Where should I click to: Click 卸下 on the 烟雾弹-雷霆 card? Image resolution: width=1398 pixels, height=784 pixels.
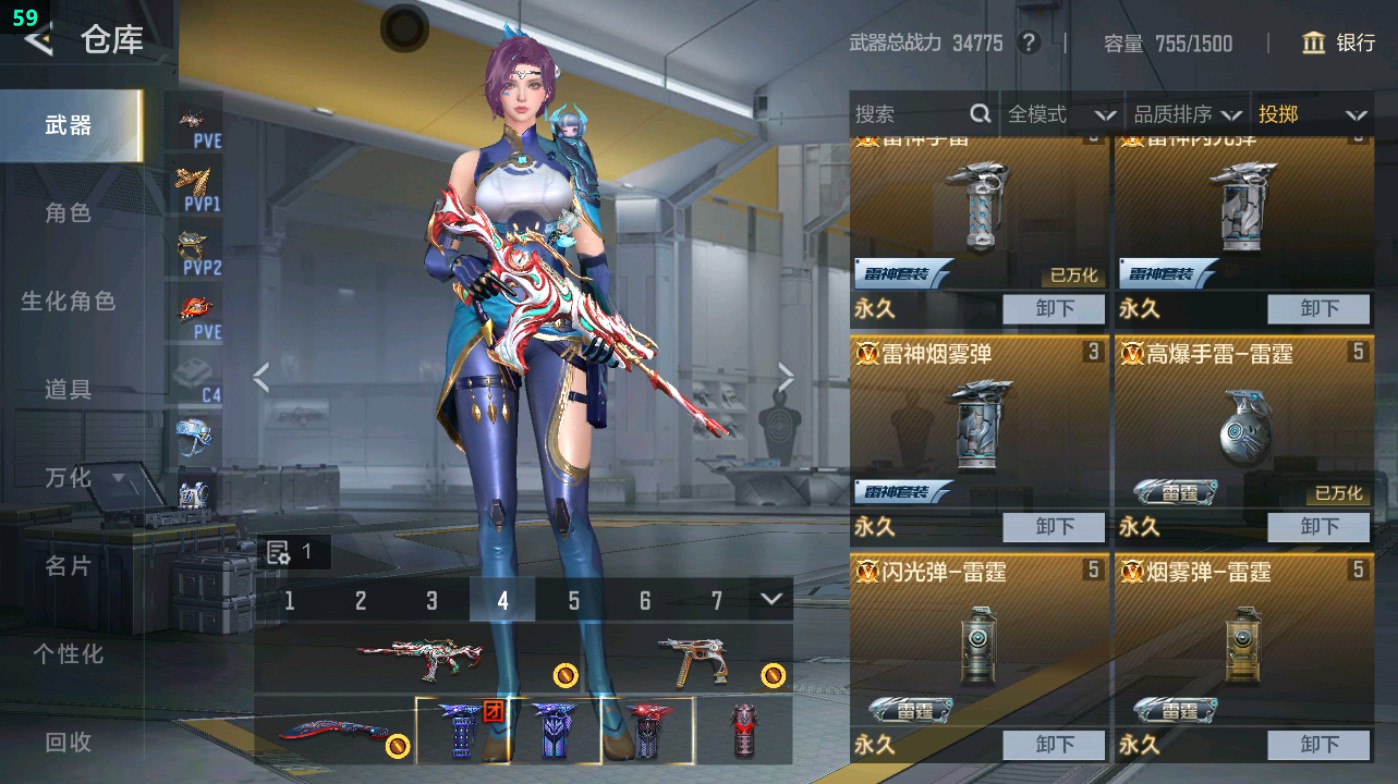click(1318, 745)
